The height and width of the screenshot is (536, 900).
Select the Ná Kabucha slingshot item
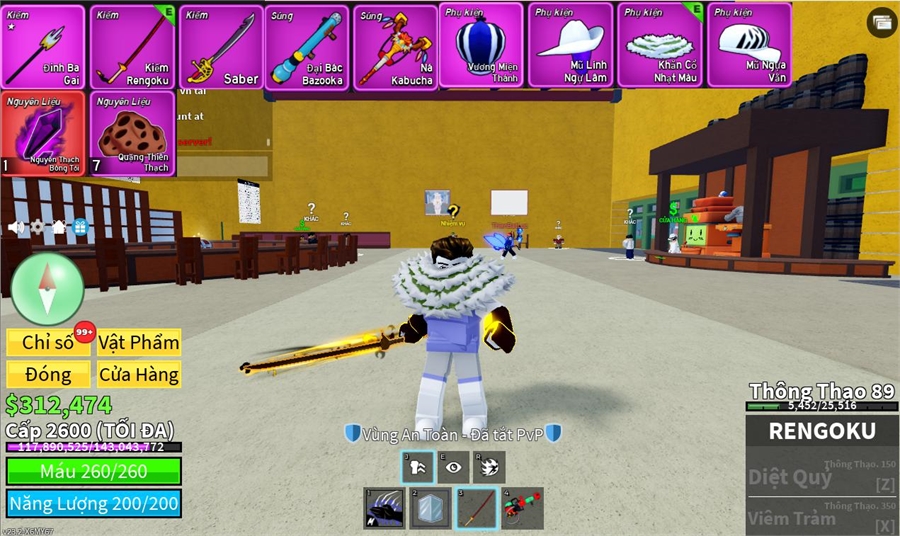pyautogui.click(x=395, y=47)
